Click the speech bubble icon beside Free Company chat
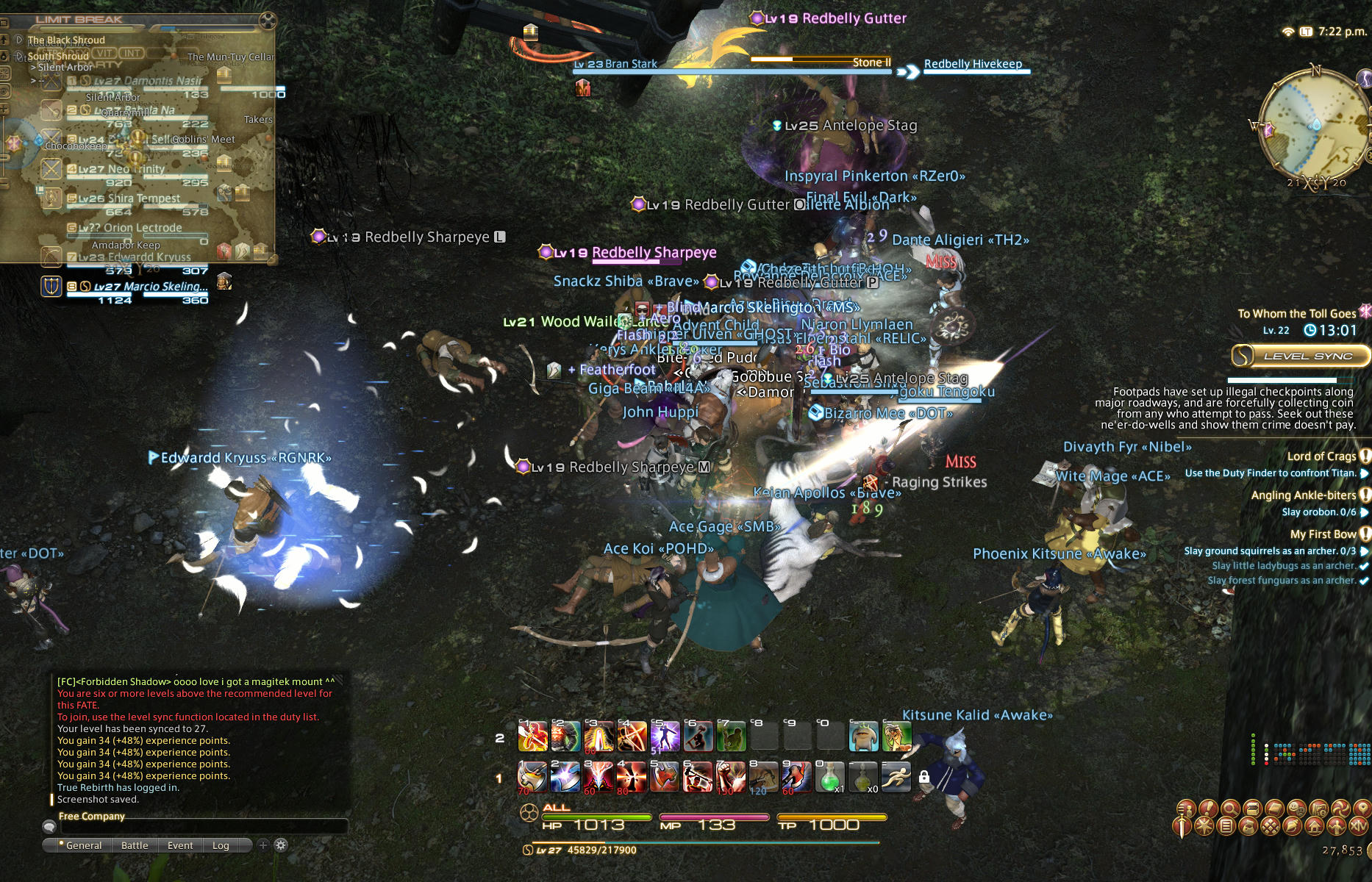Screen dimensions: 1372x882 (50, 828)
